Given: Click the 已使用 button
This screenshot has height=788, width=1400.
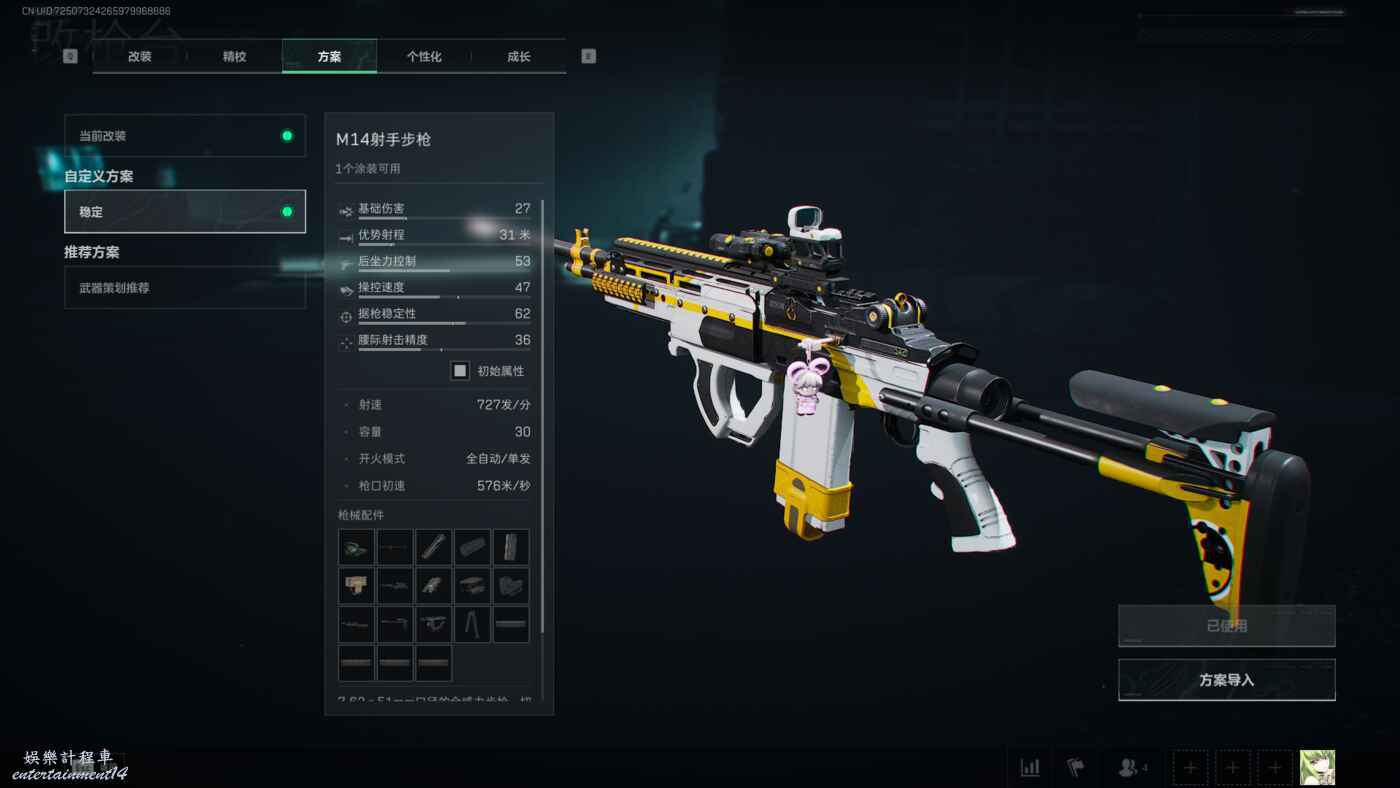Looking at the screenshot, I should pyautogui.click(x=1226, y=626).
